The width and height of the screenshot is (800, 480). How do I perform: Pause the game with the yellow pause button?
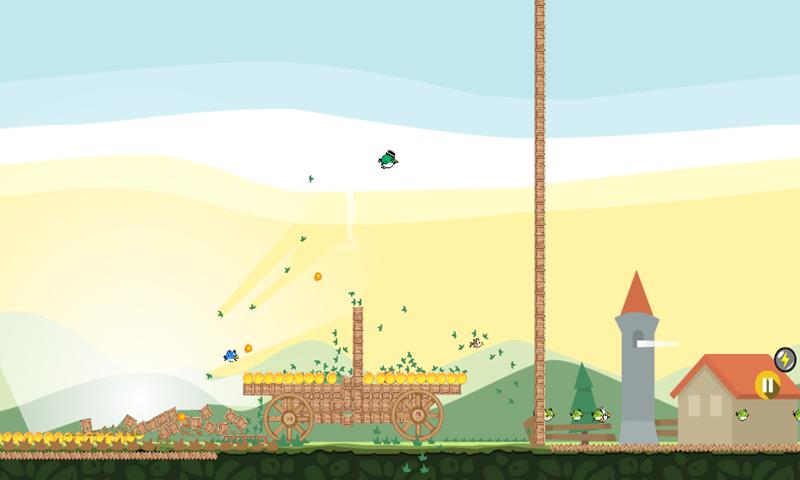point(767,385)
